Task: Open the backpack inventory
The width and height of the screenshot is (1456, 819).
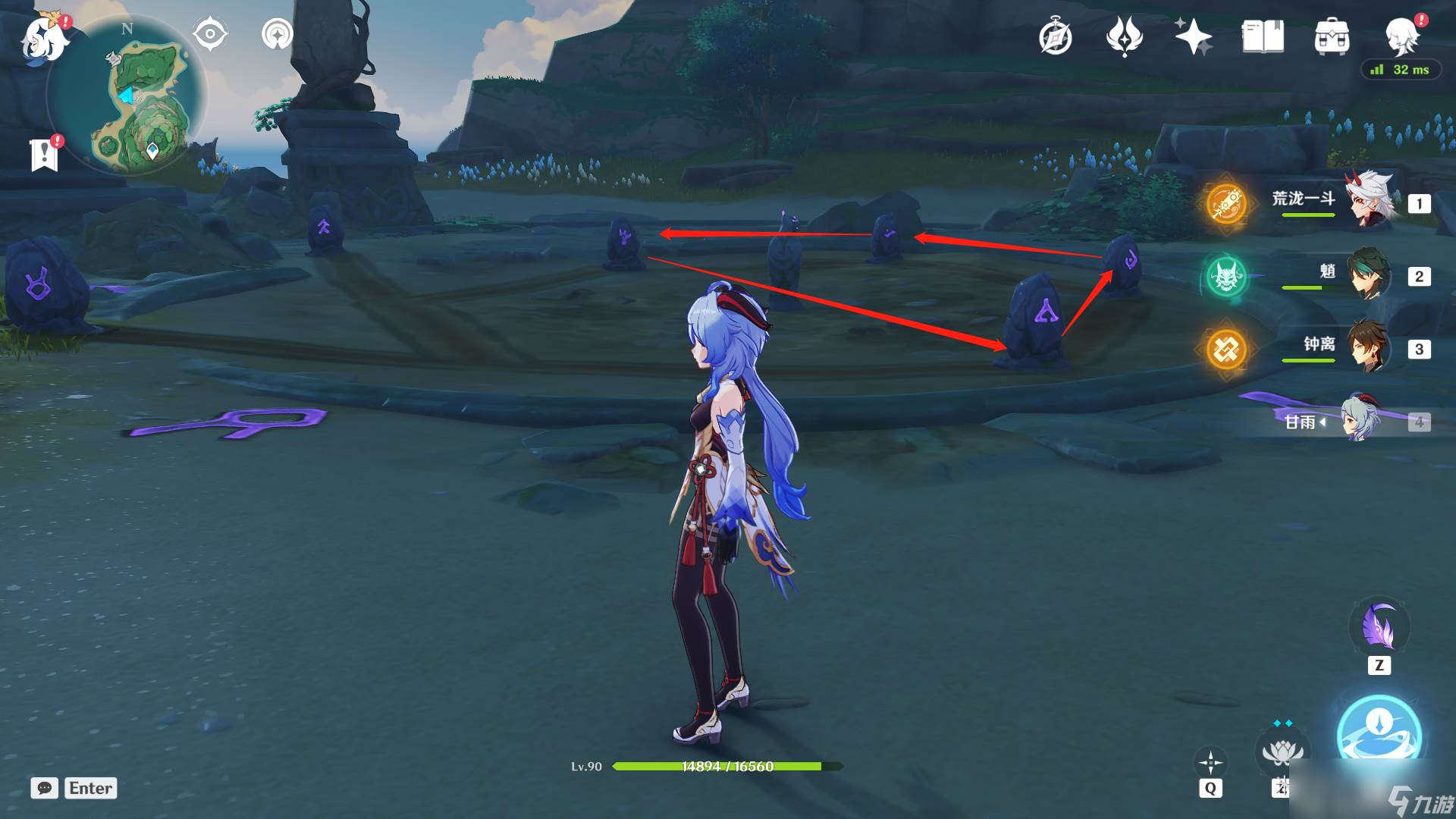Action: point(1332,36)
